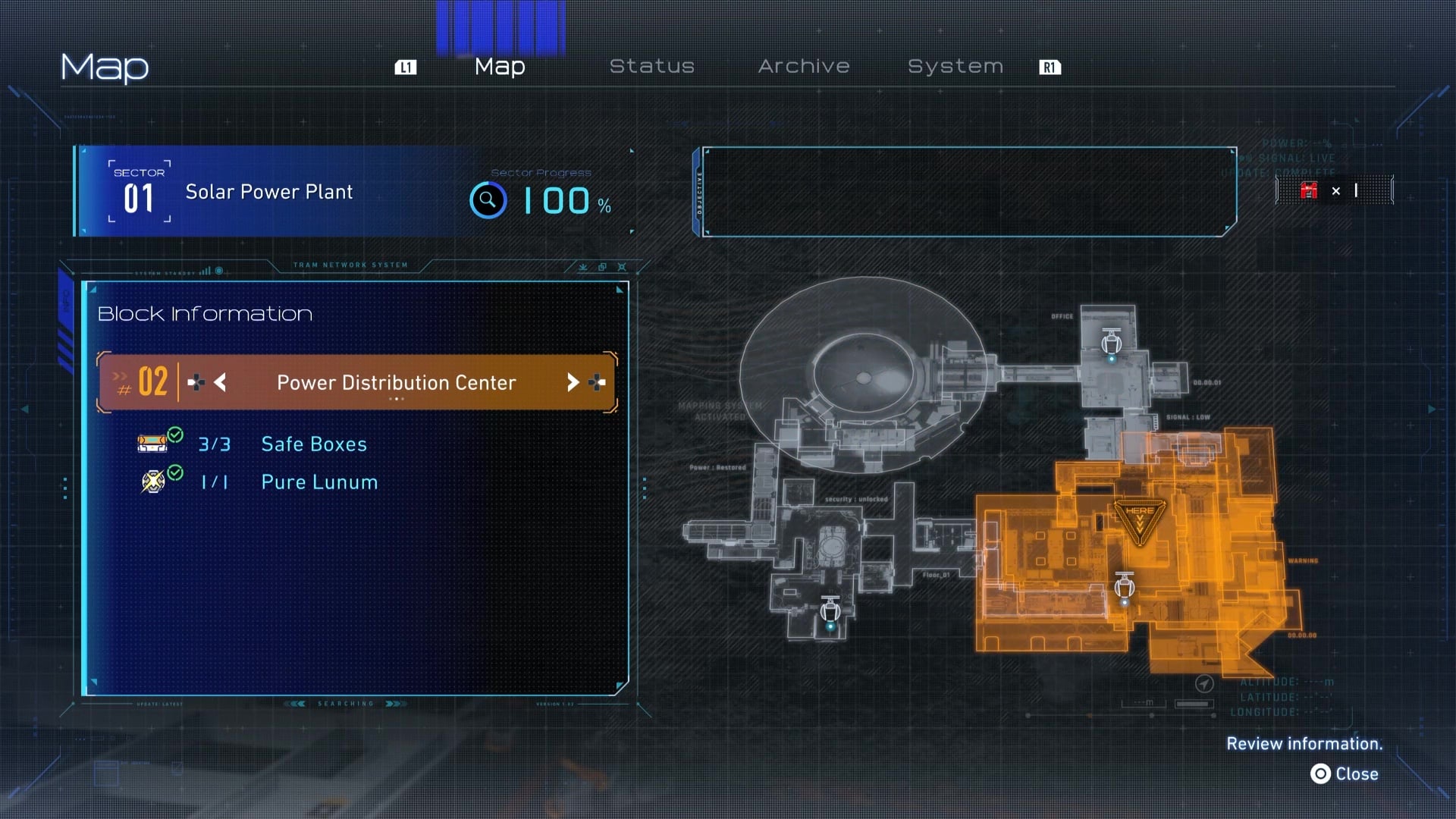Open the empty Objective panel
This screenshot has width=1456, height=819.
[x=969, y=192]
